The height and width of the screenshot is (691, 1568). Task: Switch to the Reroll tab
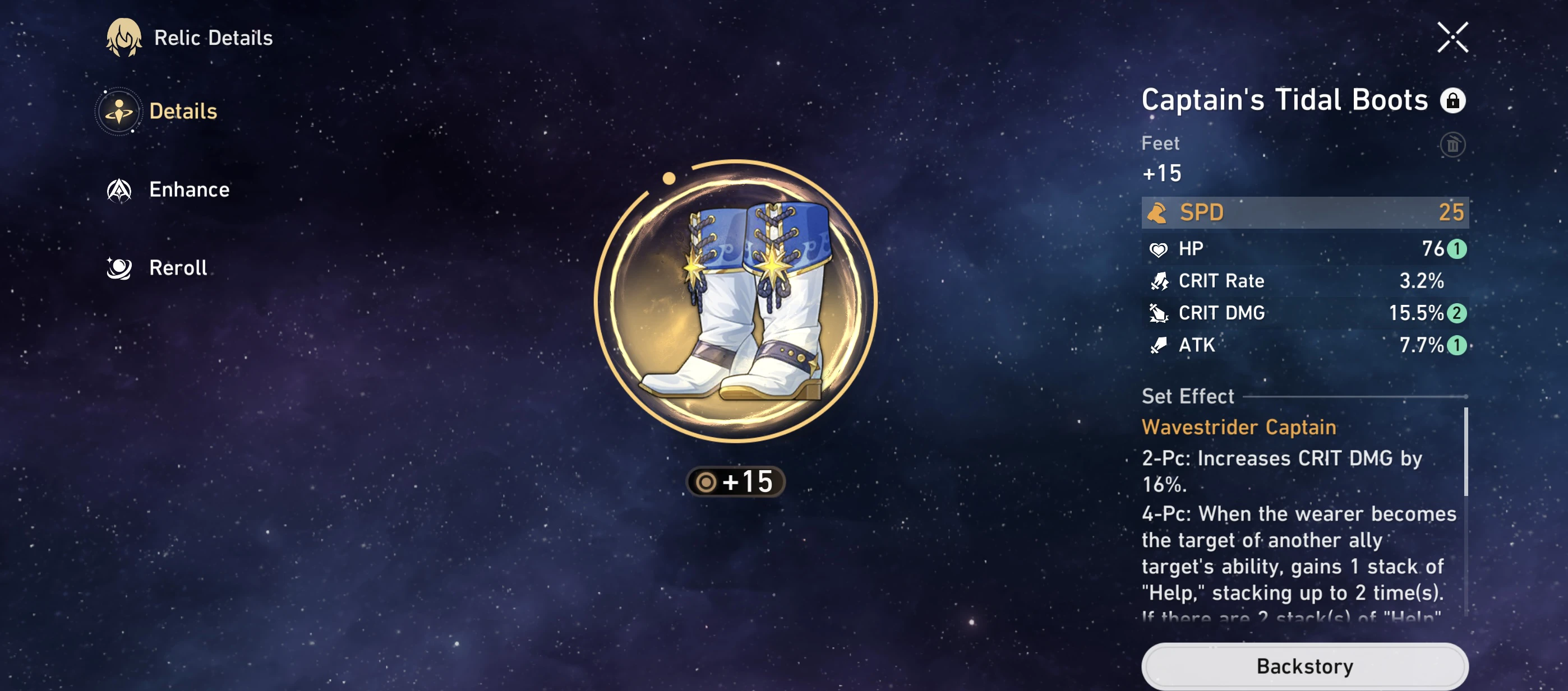click(x=177, y=268)
